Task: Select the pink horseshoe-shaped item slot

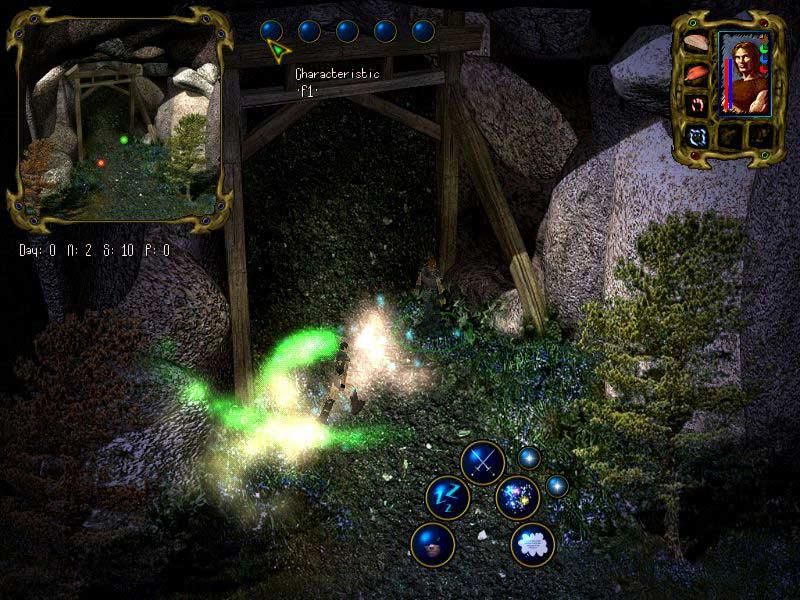Action: pos(695,103)
